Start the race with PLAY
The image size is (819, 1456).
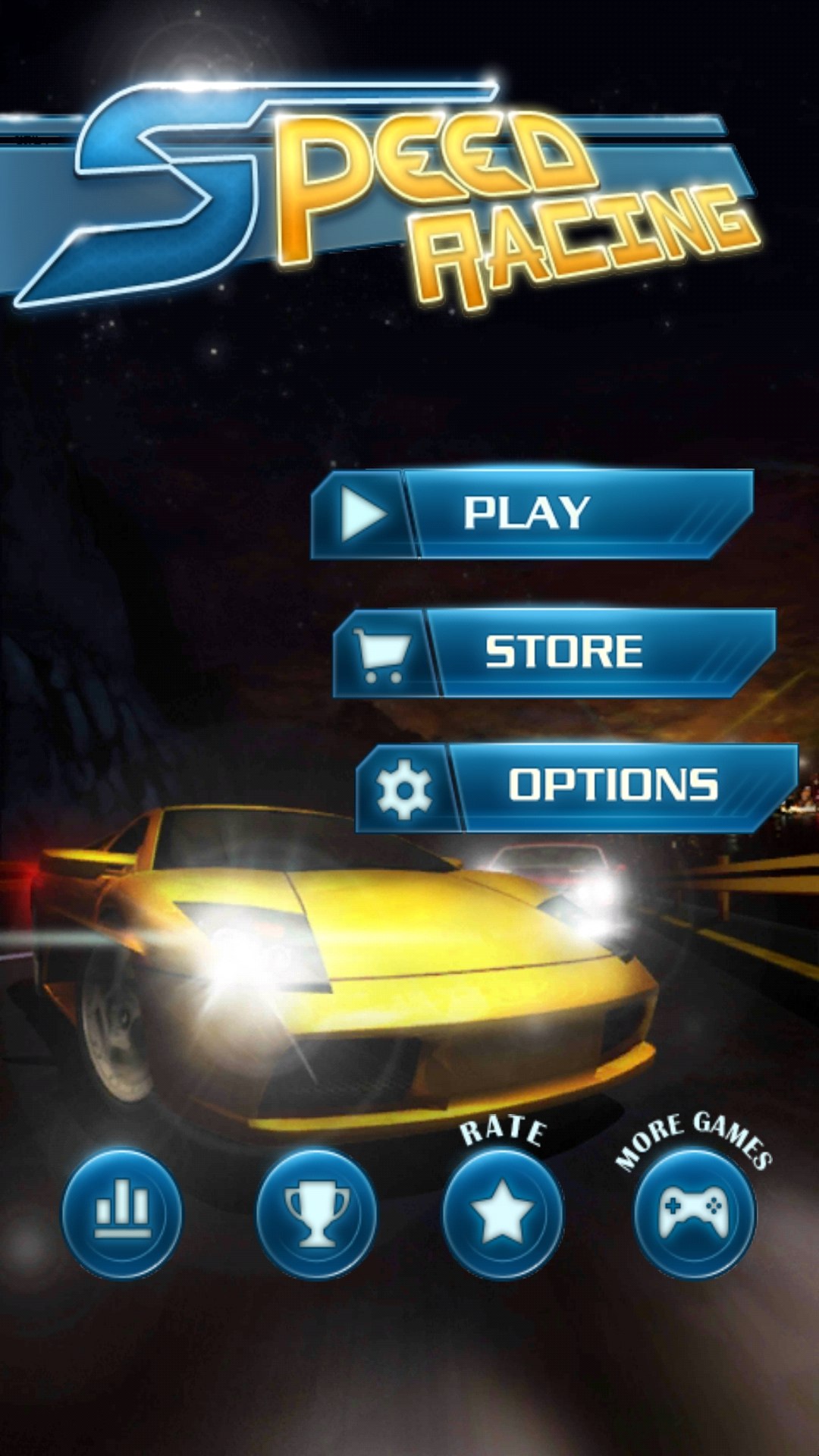pyautogui.click(x=531, y=514)
